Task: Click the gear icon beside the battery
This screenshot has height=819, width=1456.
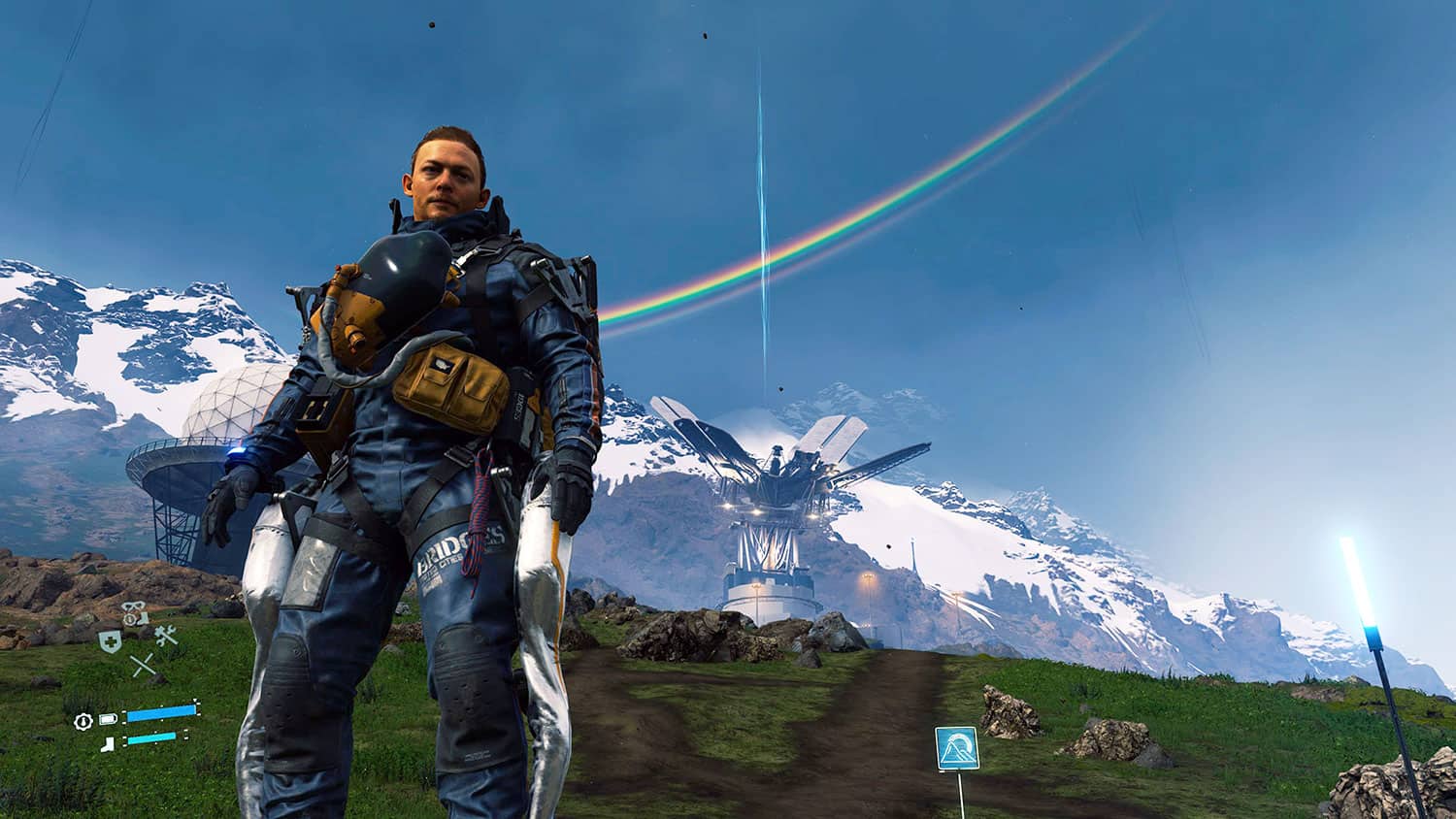Action: (83, 720)
